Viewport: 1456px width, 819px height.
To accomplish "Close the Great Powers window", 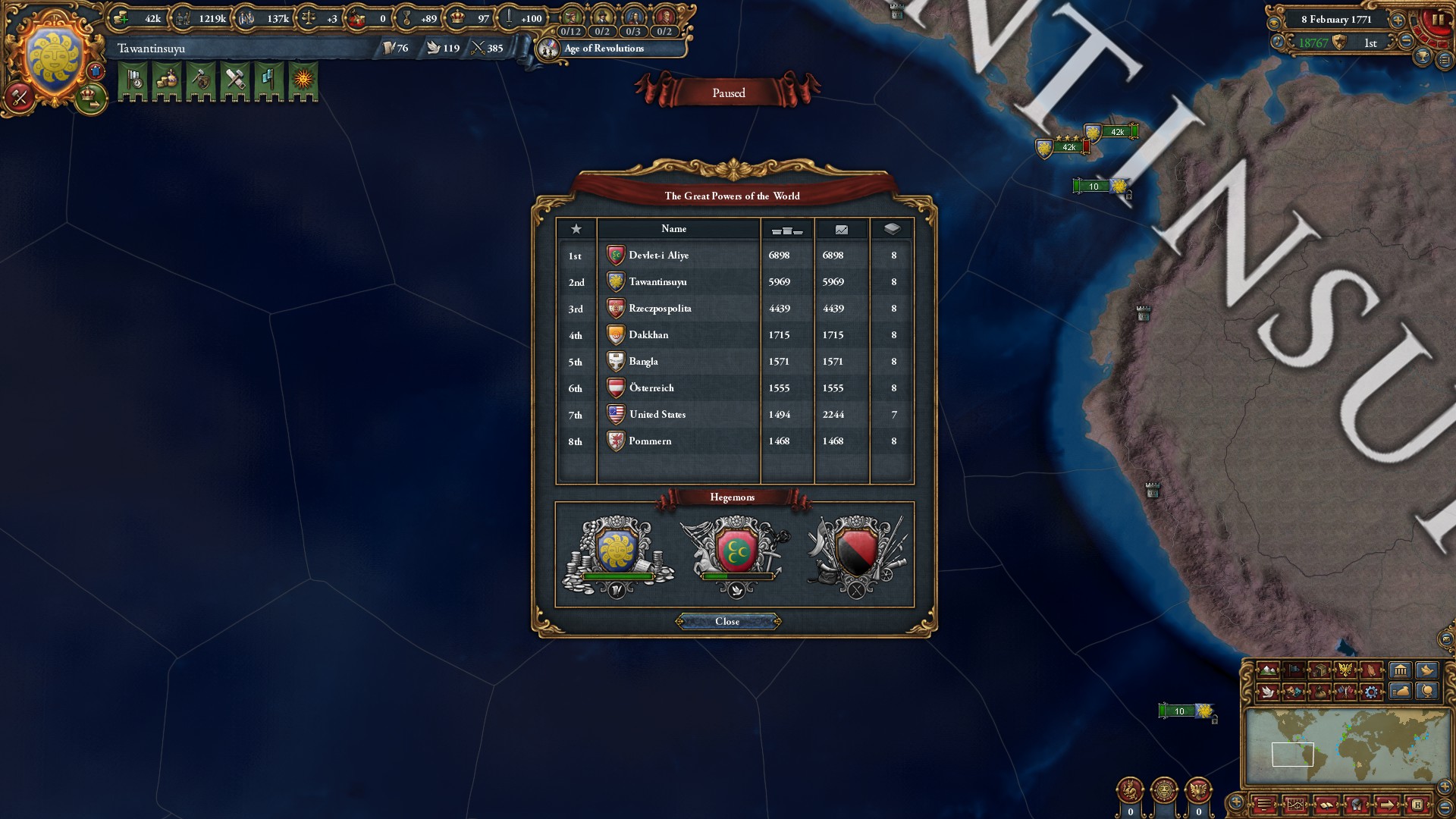I will pos(728,622).
